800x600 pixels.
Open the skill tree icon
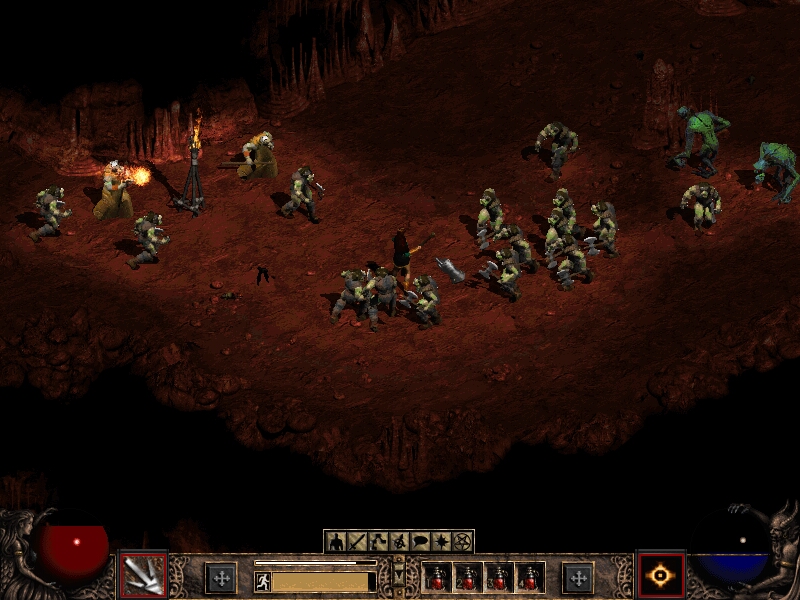pyautogui.click(x=378, y=542)
